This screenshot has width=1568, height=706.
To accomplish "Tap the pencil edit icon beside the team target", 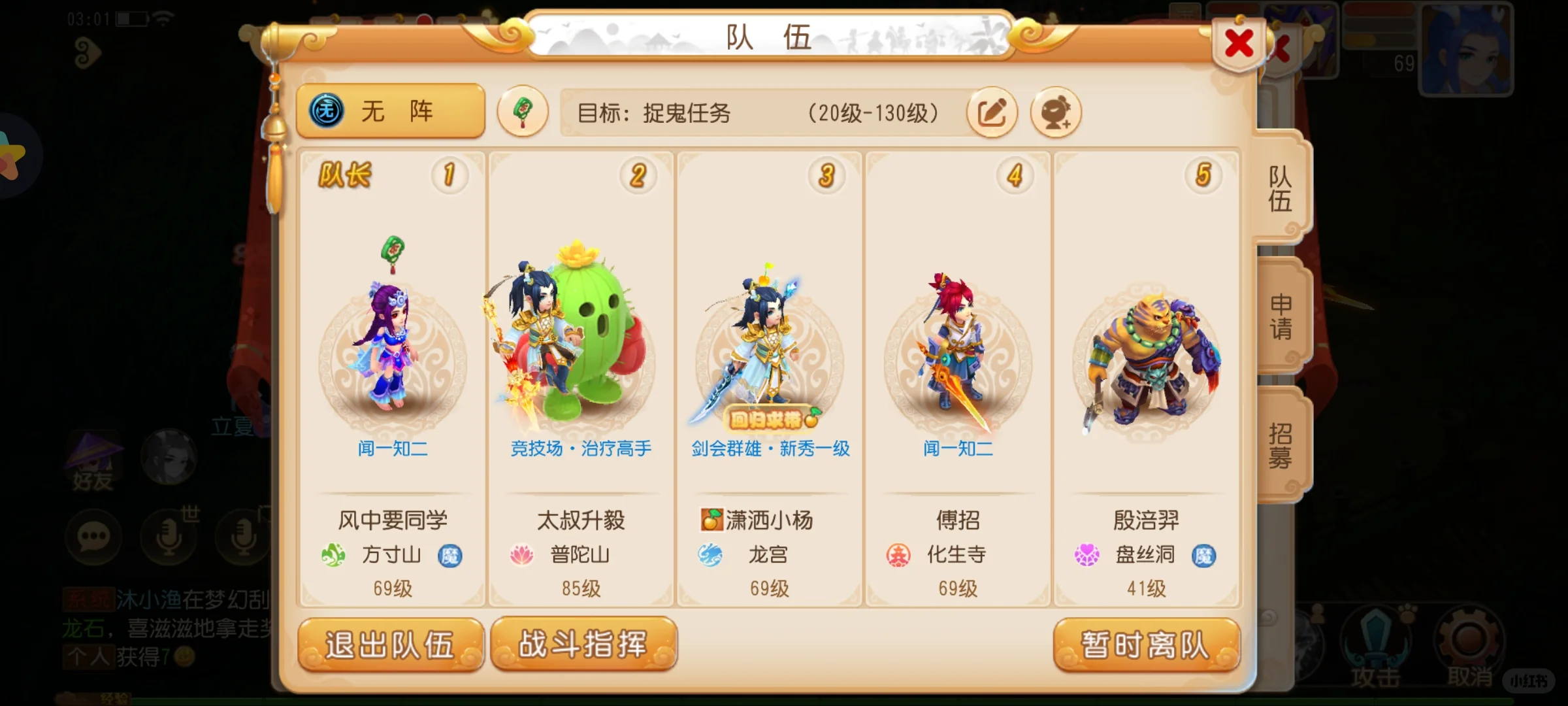I will point(992,112).
